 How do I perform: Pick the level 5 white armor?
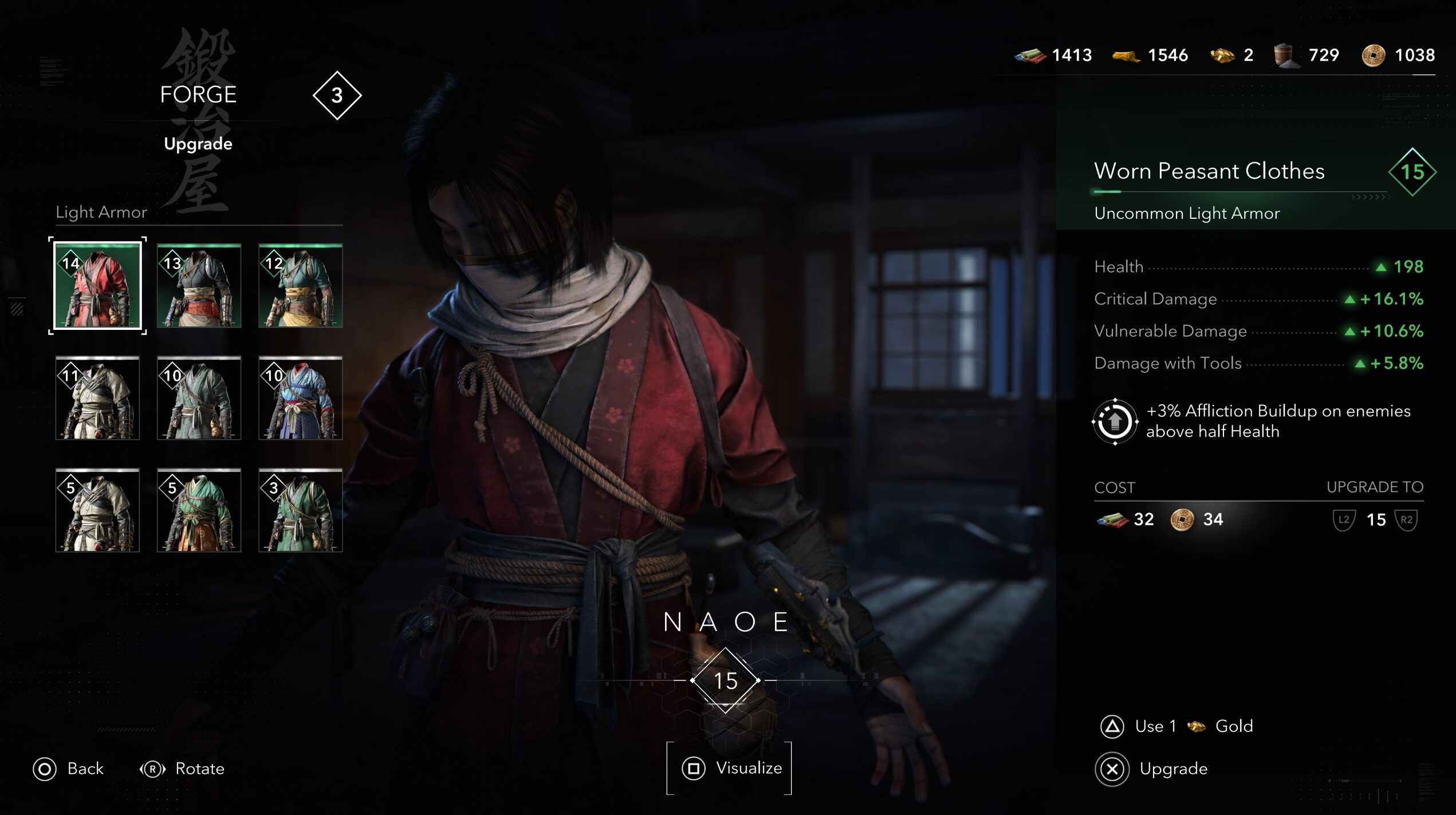pyautogui.click(x=97, y=510)
